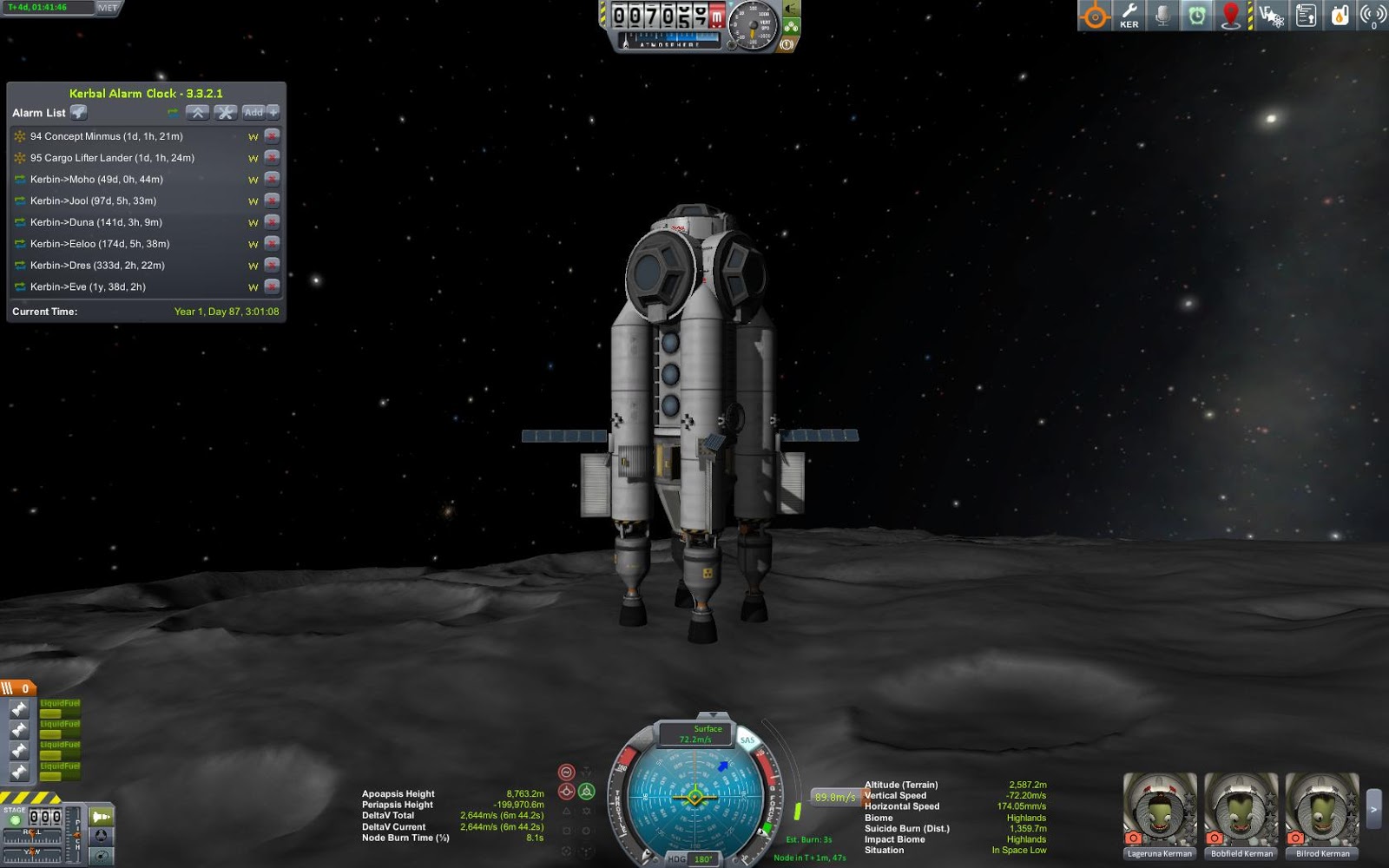Open the Kerbal Engineer KER toolbar button
Image resolution: width=1389 pixels, height=868 pixels.
(1129, 16)
